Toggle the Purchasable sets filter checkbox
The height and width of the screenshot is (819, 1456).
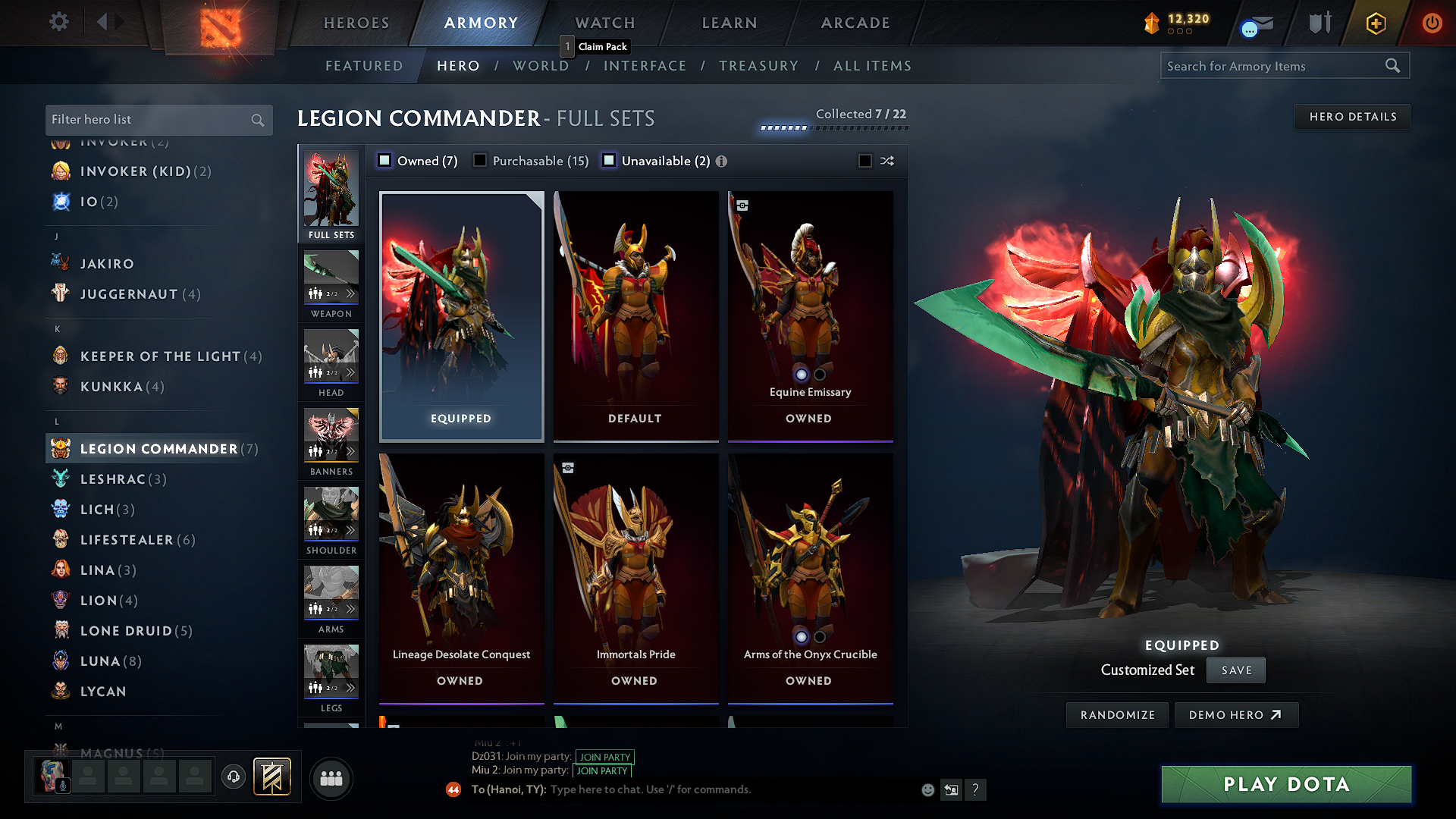pos(480,161)
